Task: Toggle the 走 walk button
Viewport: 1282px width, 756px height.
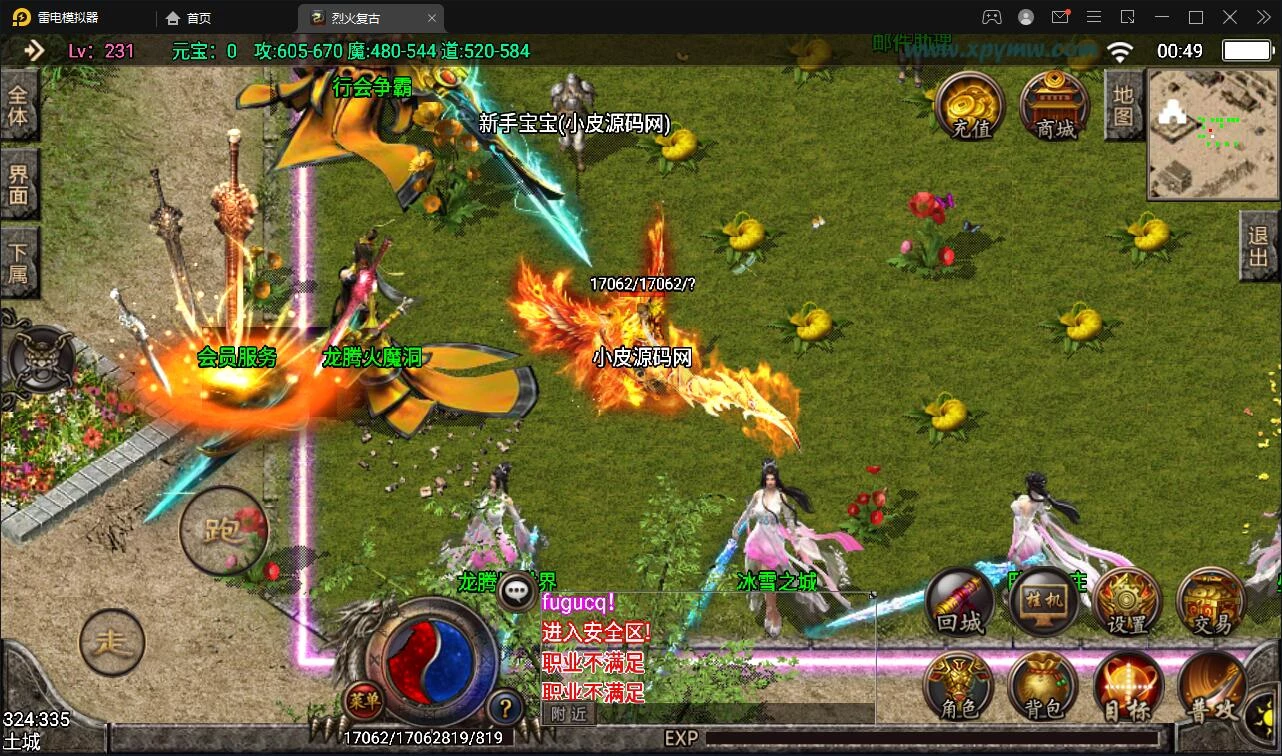Action: 112,642
